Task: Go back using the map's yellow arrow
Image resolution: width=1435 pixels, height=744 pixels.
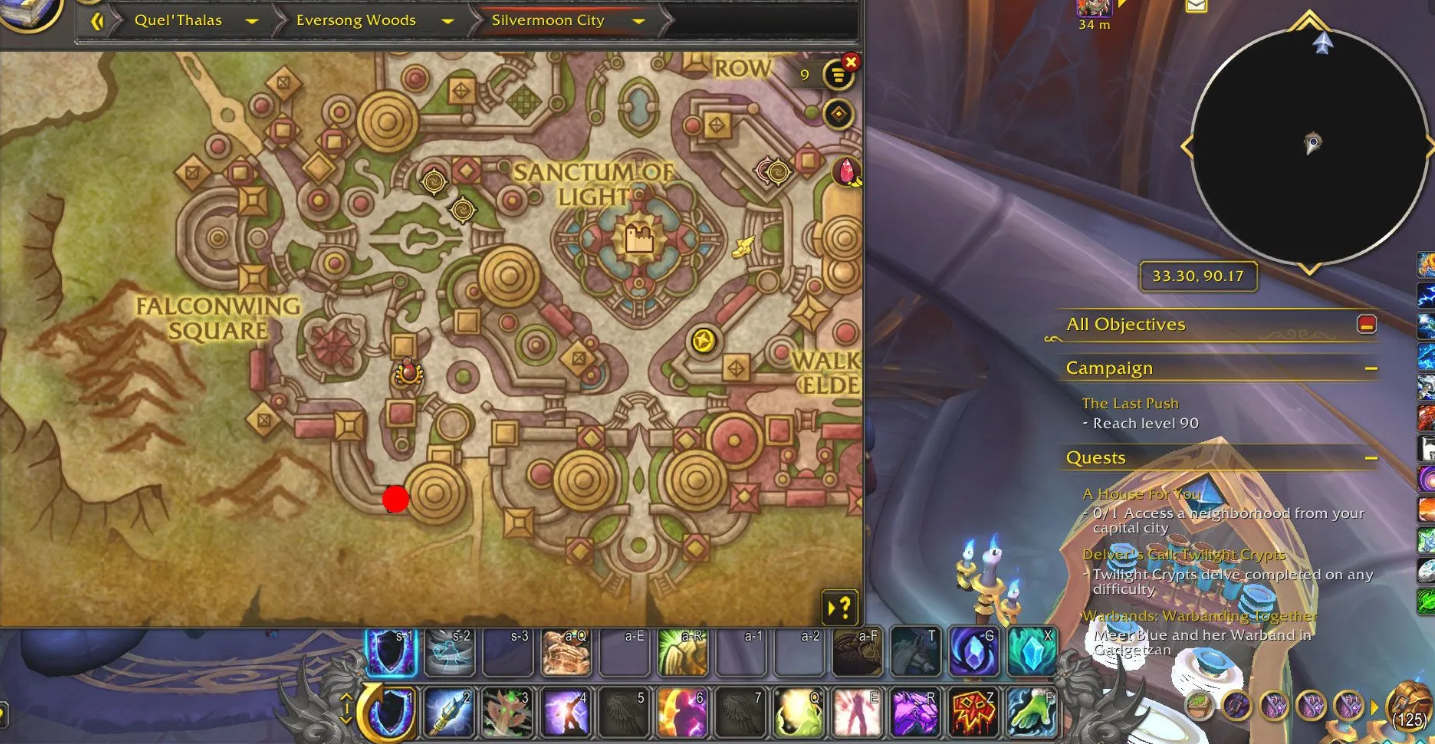Action: (97, 20)
